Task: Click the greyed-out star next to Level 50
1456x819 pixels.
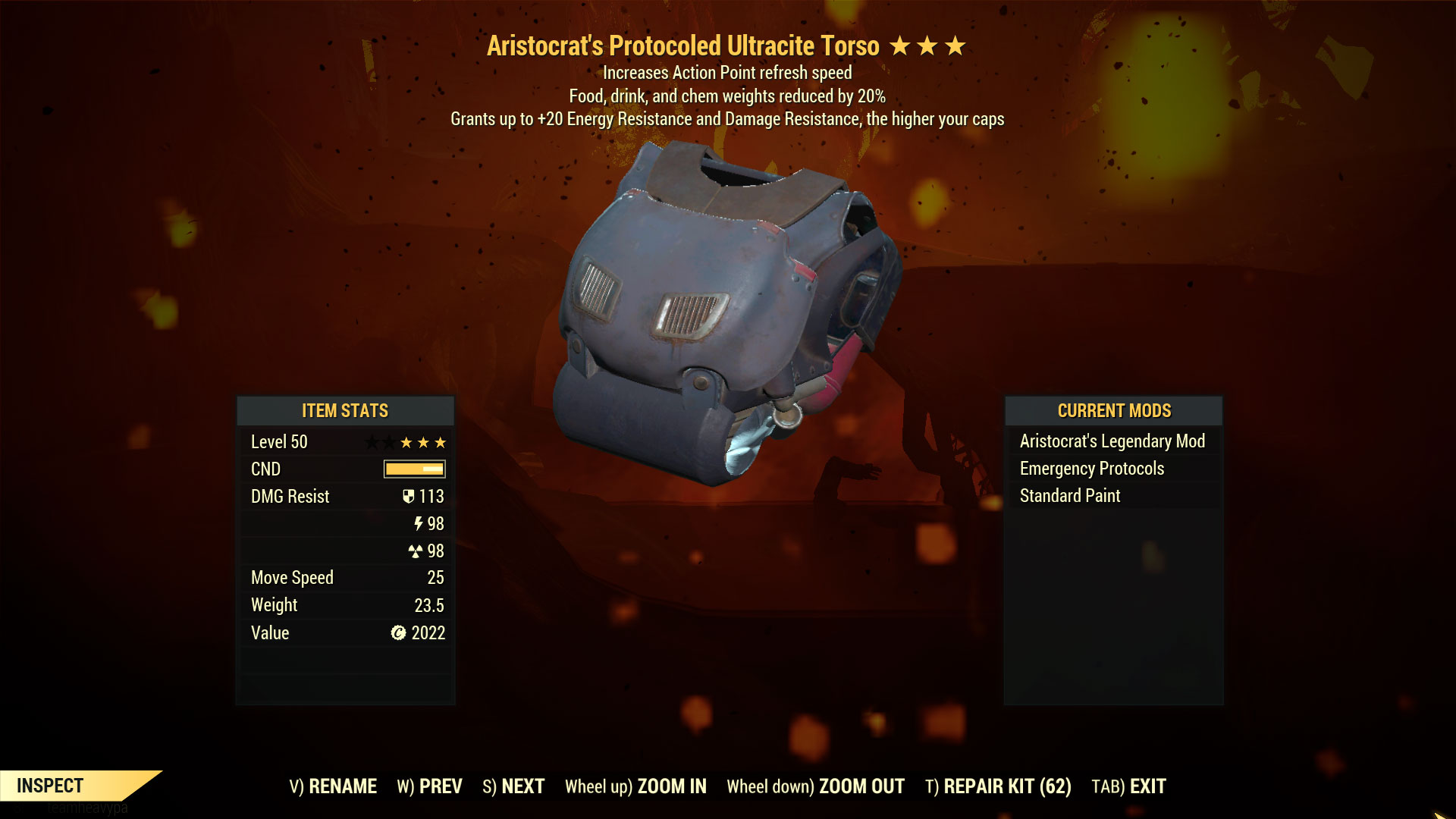Action: pyautogui.click(x=372, y=442)
